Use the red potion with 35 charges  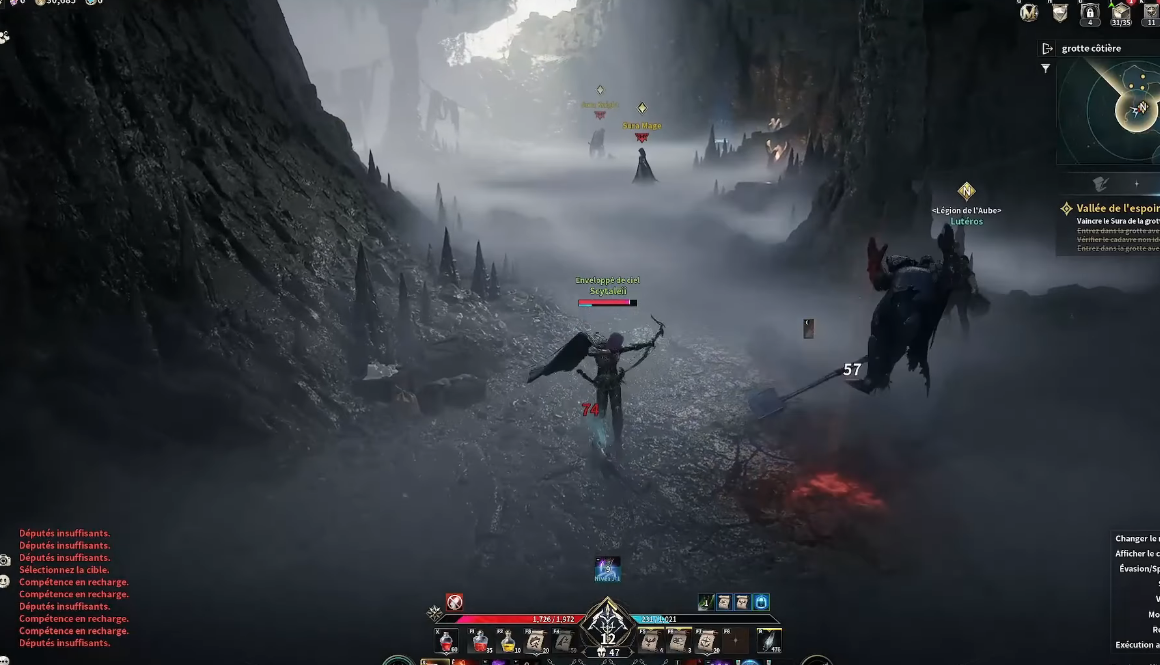480,641
